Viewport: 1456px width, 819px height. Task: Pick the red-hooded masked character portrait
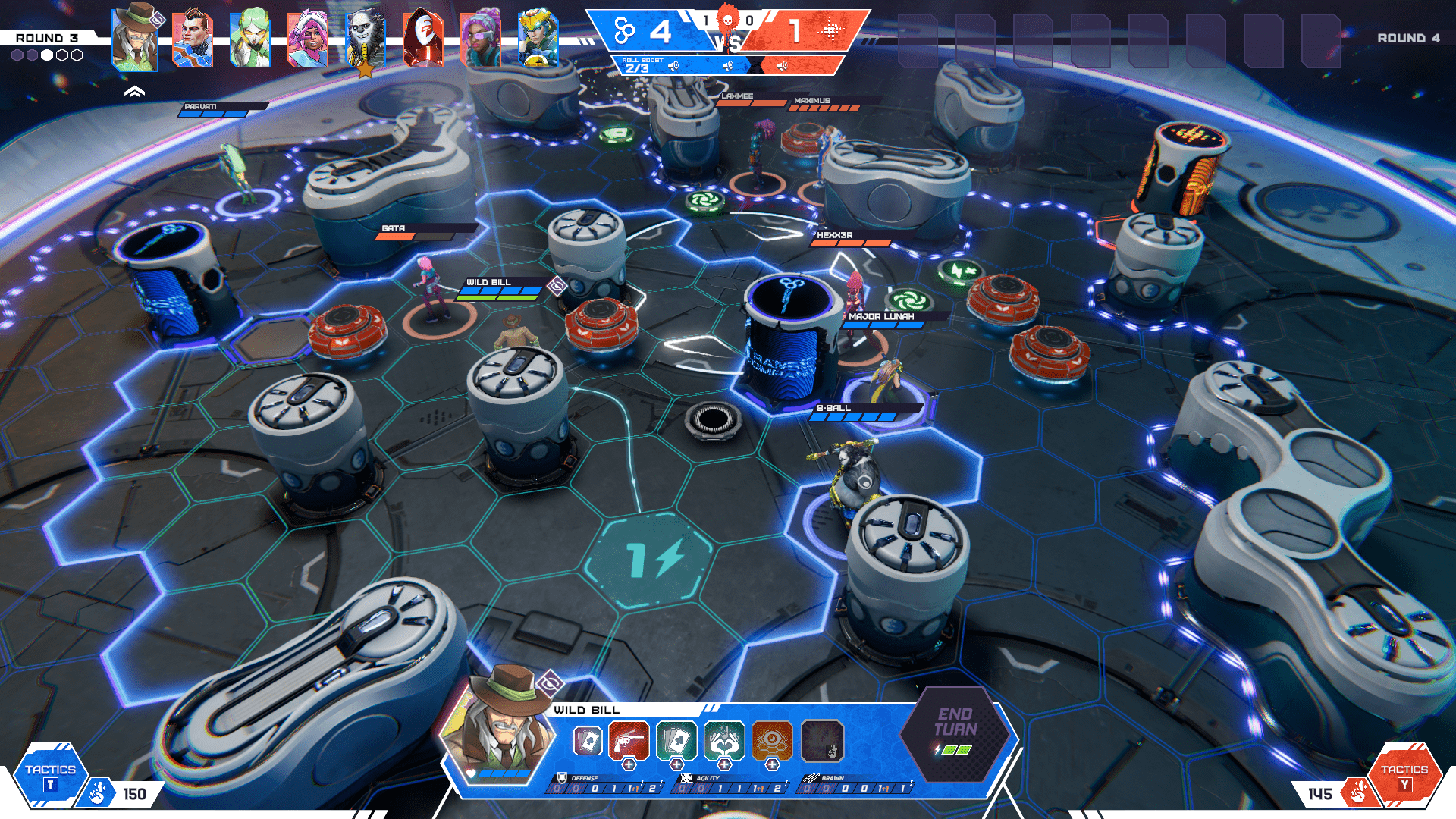[422, 38]
